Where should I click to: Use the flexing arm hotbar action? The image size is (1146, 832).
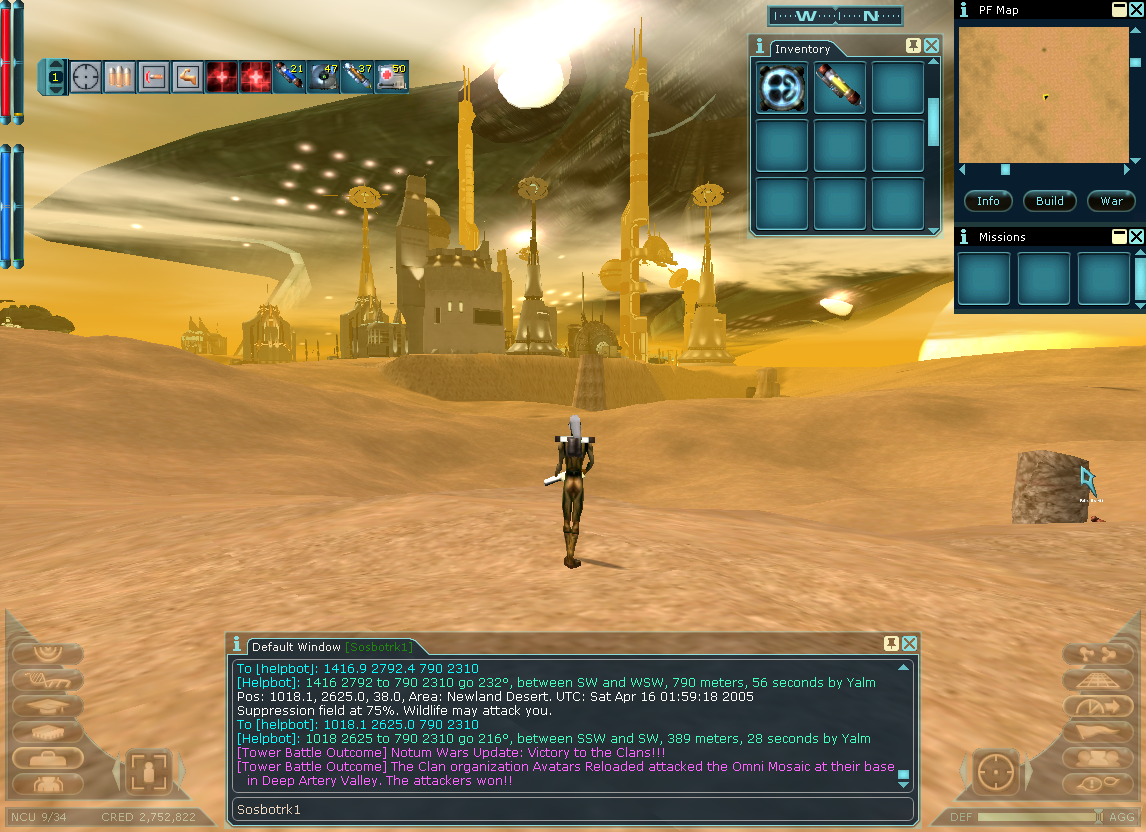pyautogui.click(x=187, y=77)
